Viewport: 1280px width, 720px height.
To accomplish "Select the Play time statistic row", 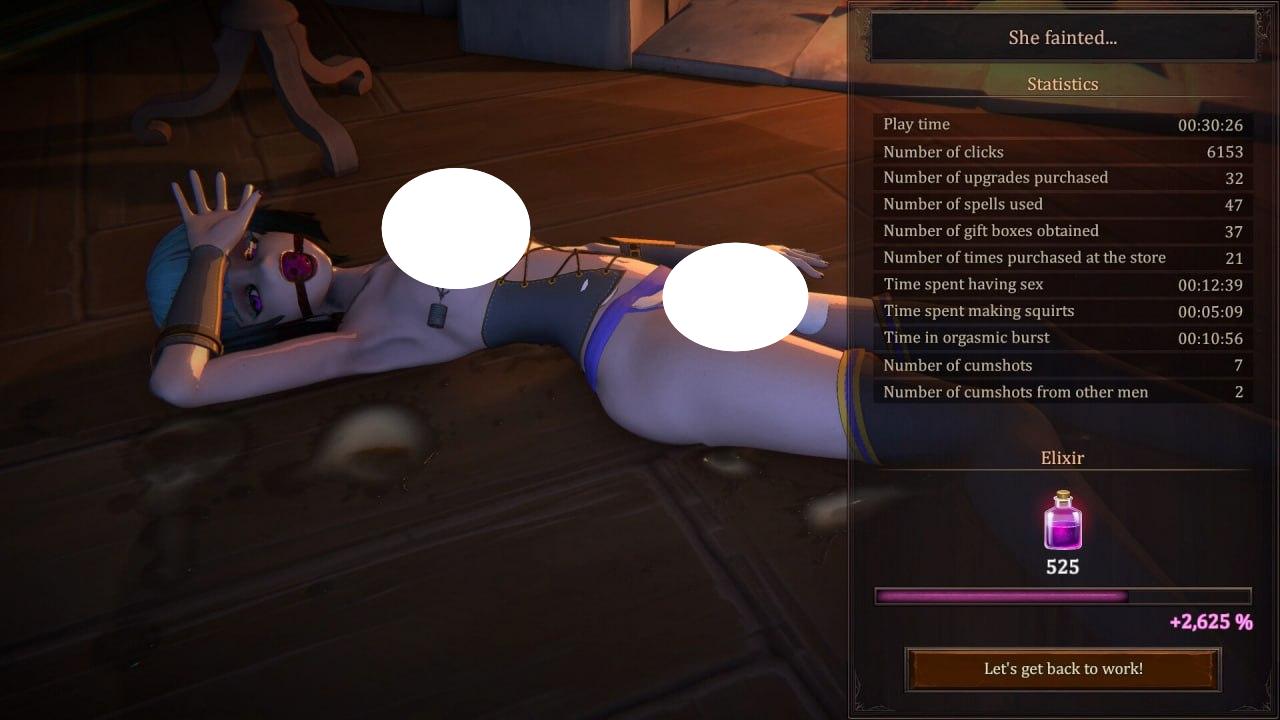I will 1062,124.
